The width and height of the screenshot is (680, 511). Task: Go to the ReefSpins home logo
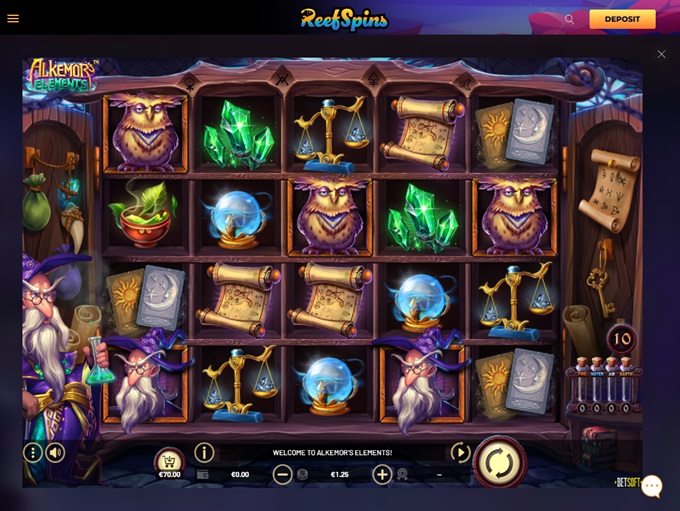pyautogui.click(x=344, y=19)
